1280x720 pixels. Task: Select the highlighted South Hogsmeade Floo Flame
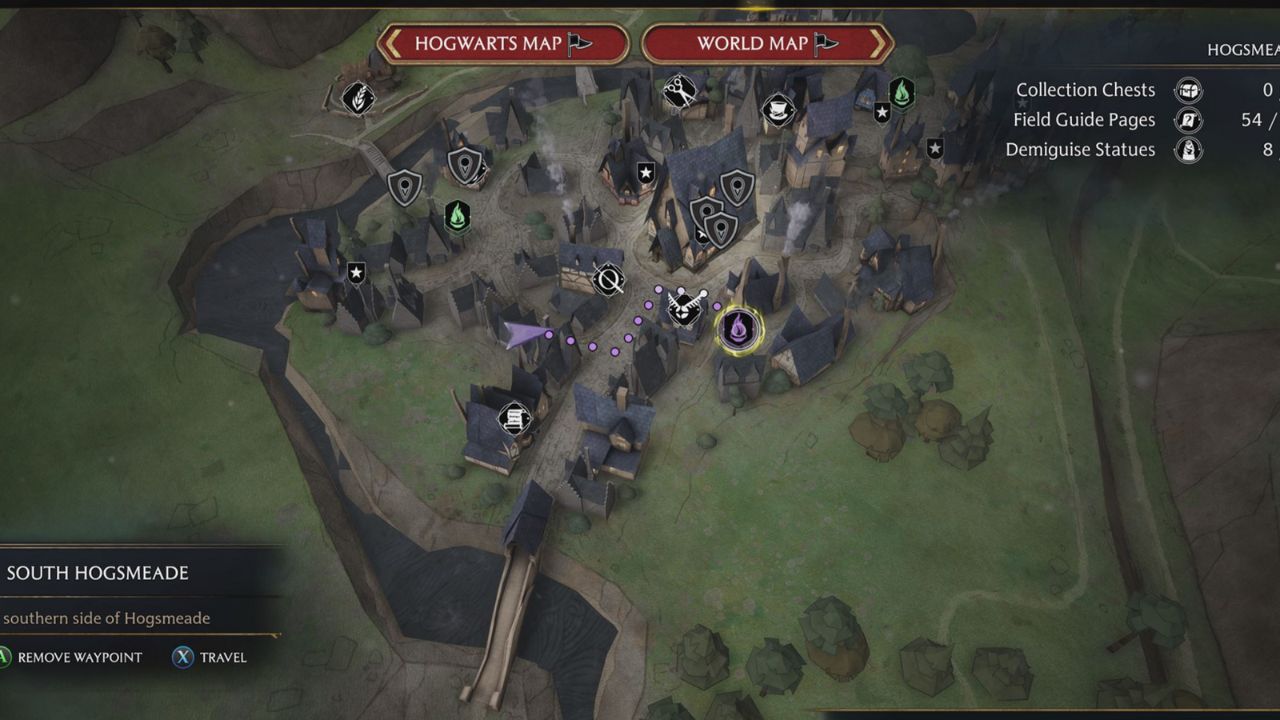coord(739,328)
